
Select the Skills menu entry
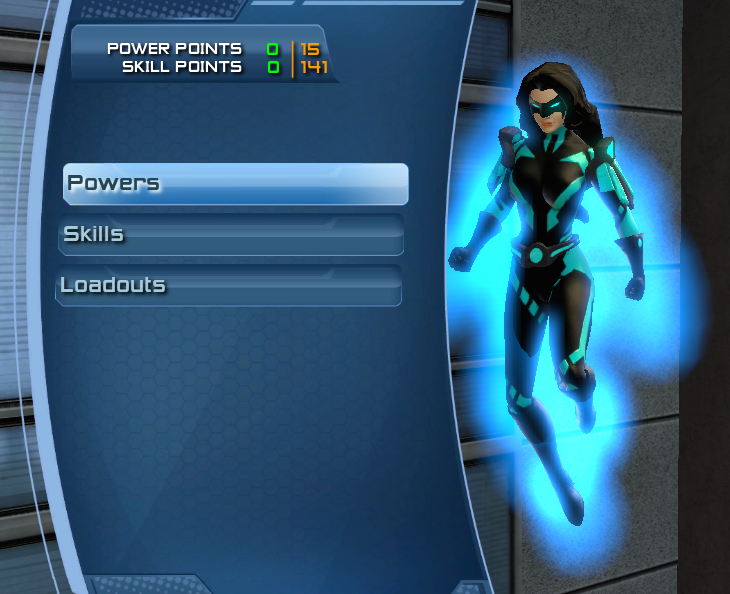click(231, 235)
